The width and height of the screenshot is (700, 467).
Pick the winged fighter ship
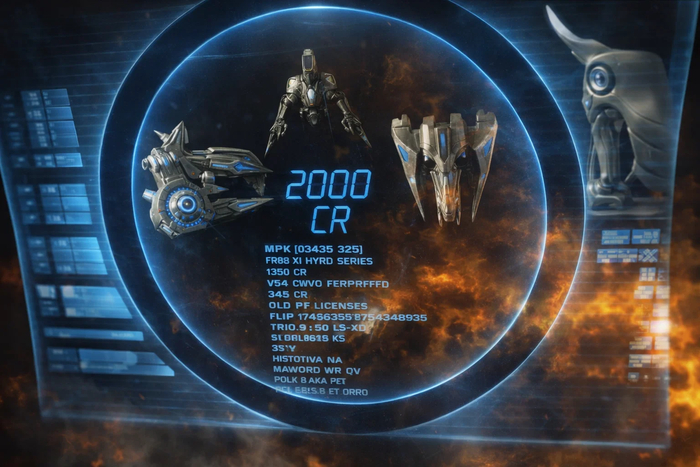pos(443,162)
